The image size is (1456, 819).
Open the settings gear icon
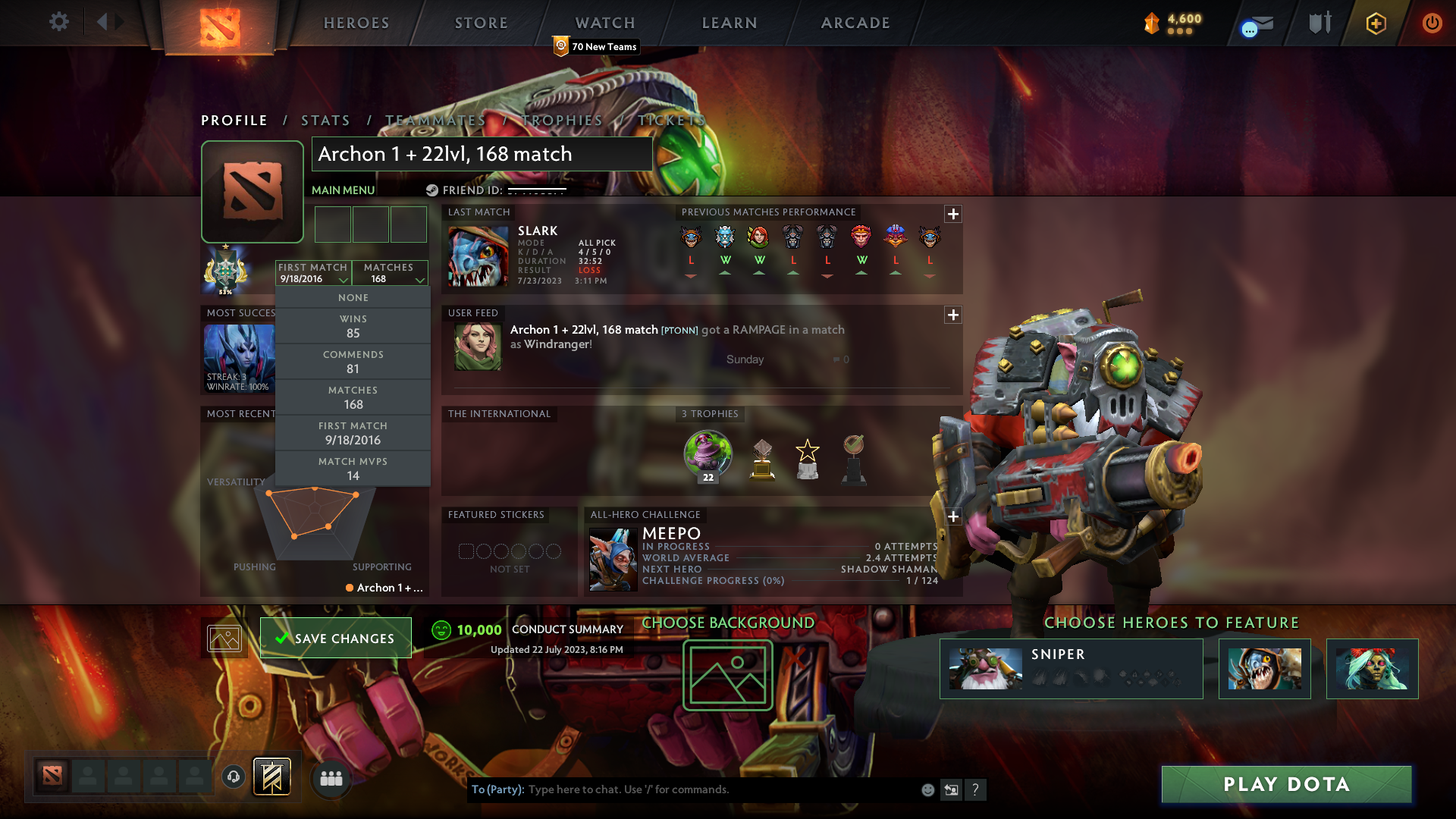tap(58, 22)
